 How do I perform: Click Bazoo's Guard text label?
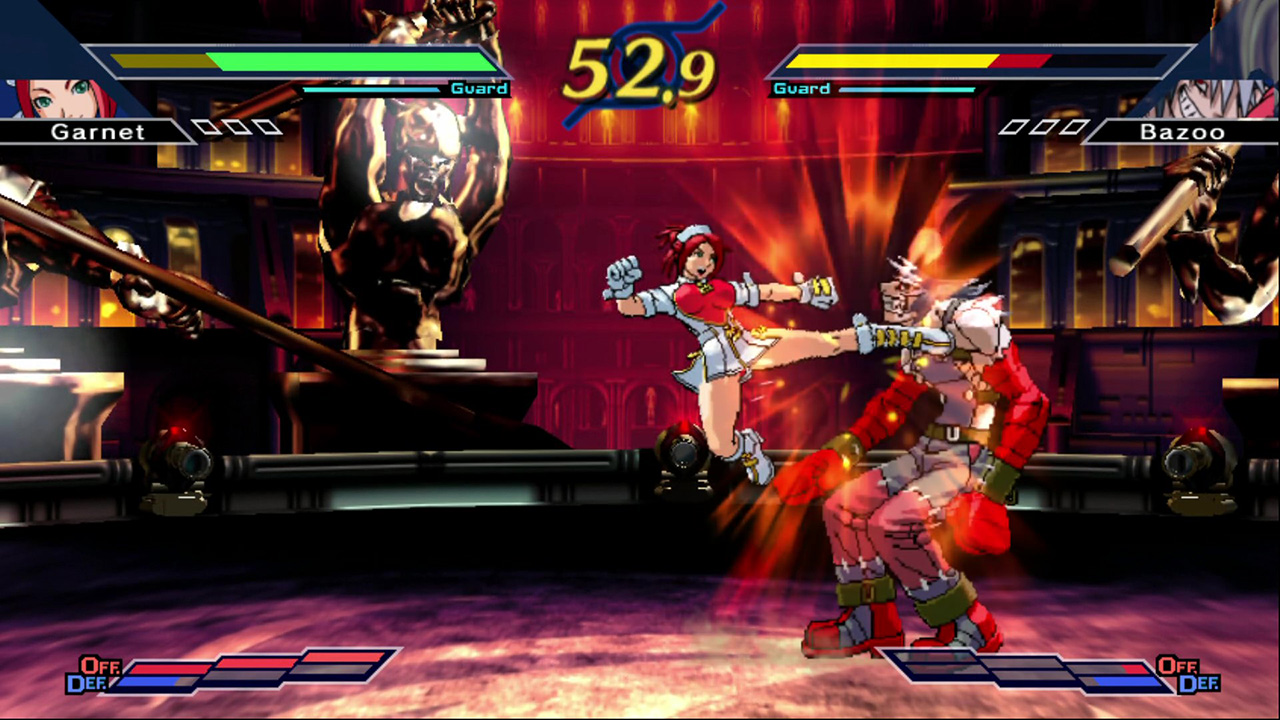pos(800,88)
